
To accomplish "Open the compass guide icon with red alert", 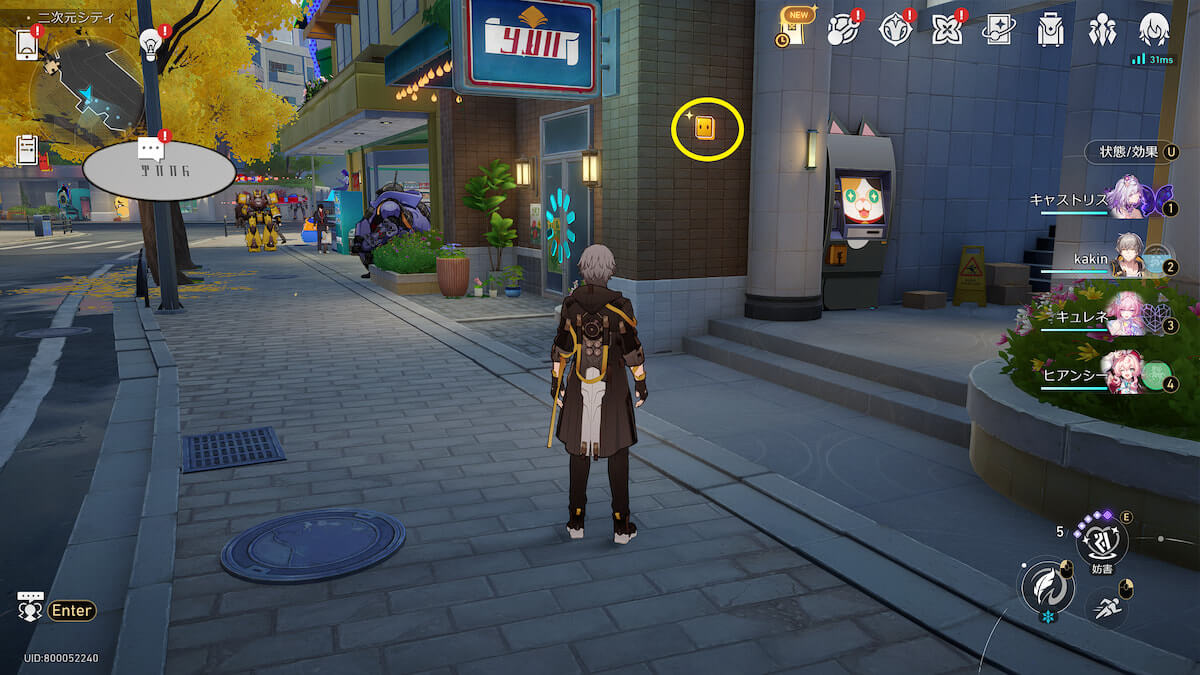I will (895, 30).
